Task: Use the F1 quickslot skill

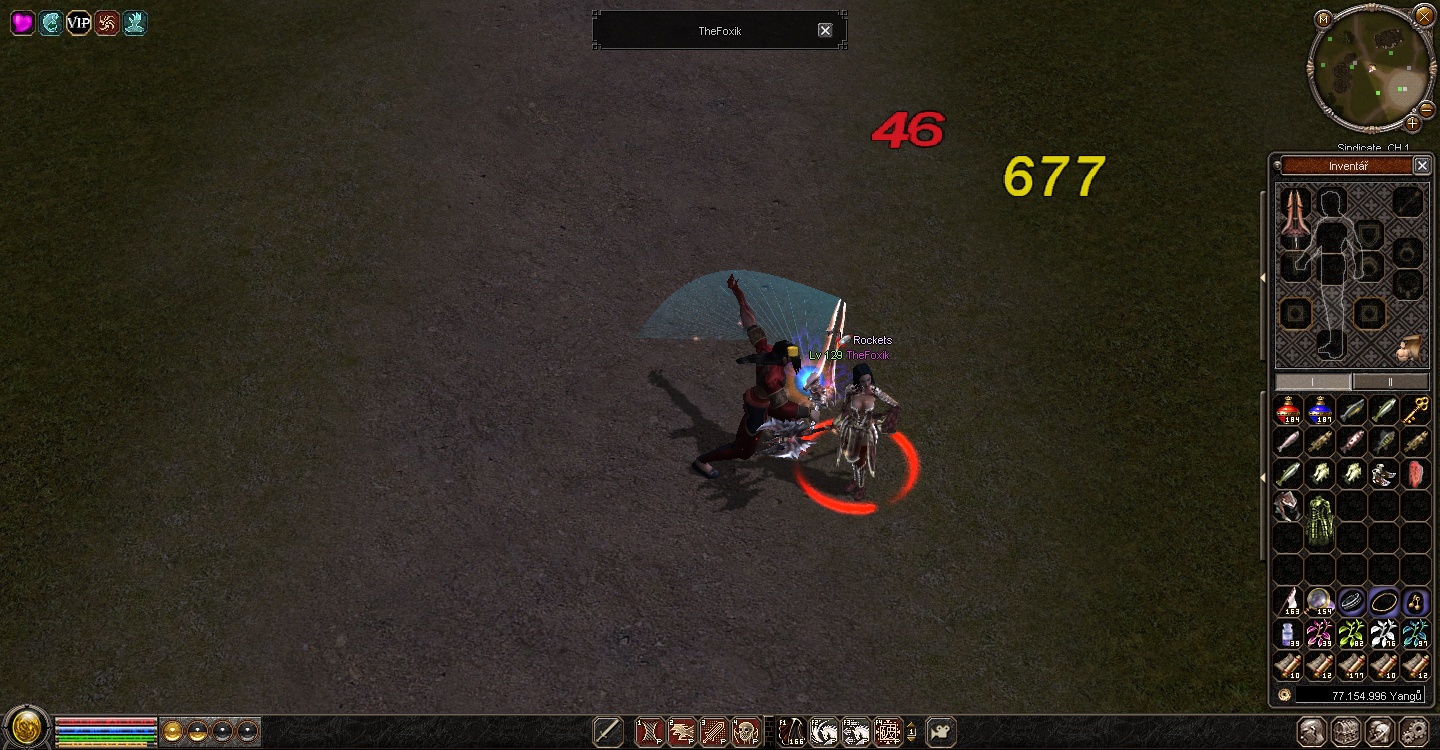Action: [791, 732]
